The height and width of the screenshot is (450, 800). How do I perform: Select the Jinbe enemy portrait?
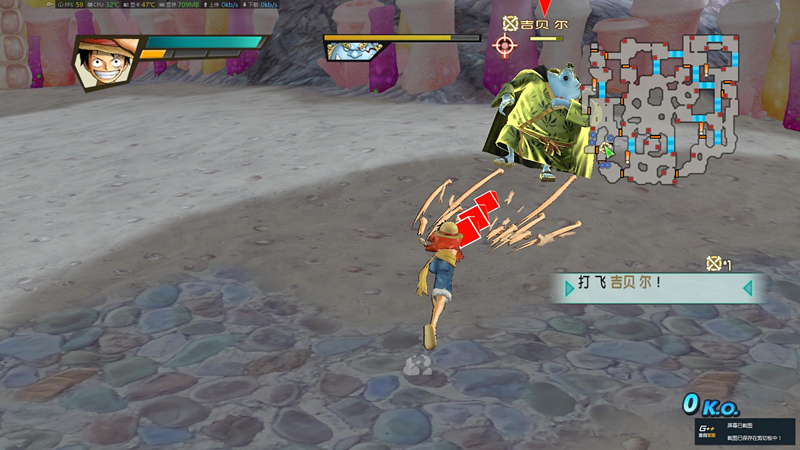coord(347,51)
